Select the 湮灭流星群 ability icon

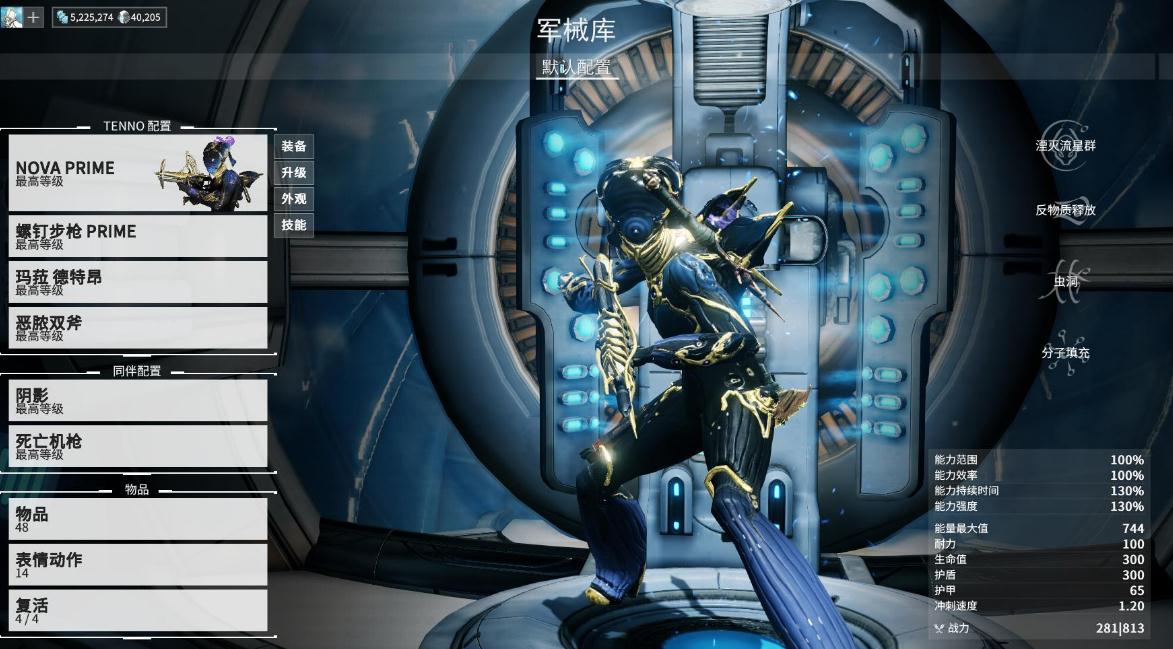click(x=1065, y=141)
